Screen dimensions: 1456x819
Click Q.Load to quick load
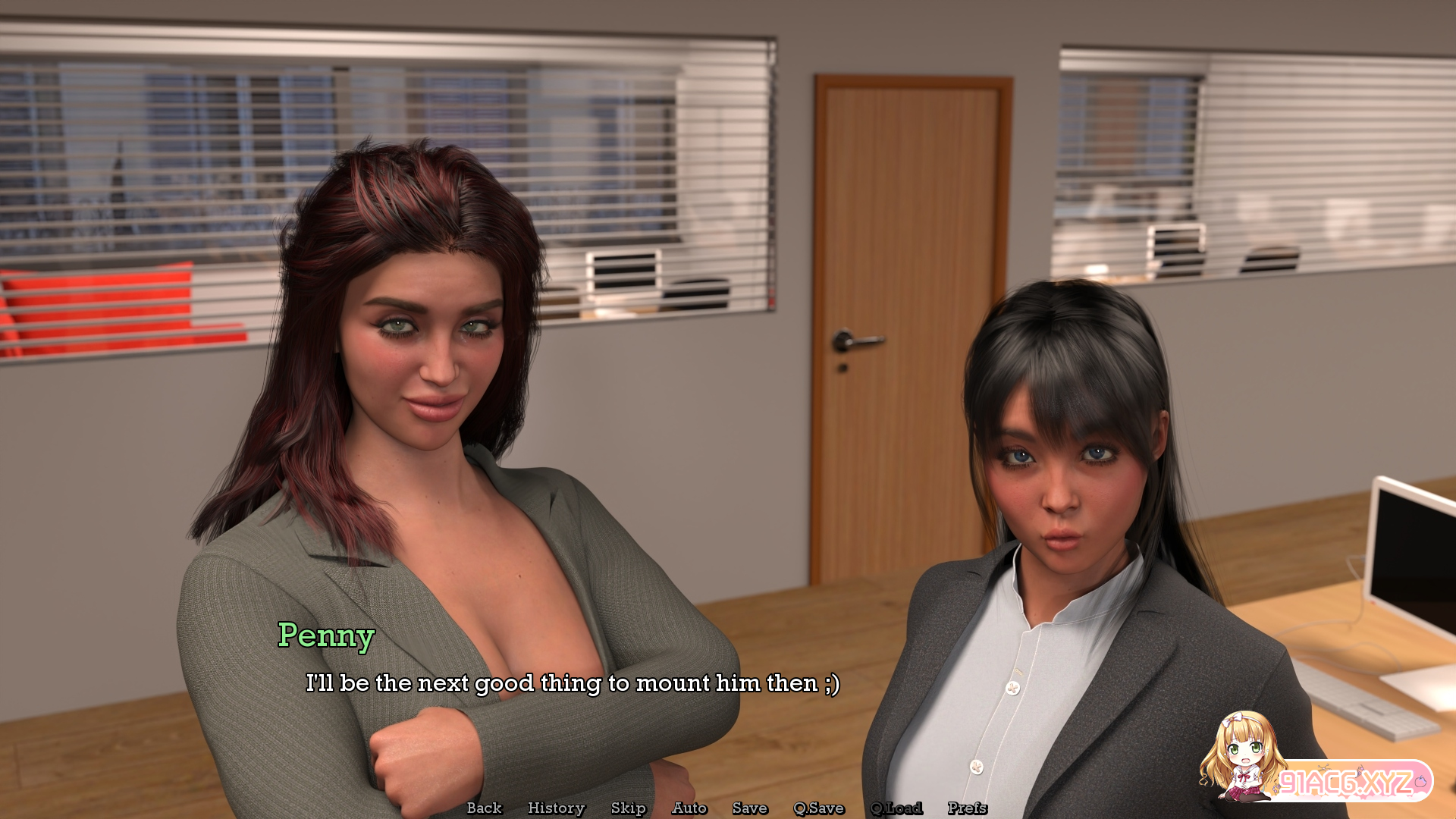pyautogui.click(x=896, y=808)
